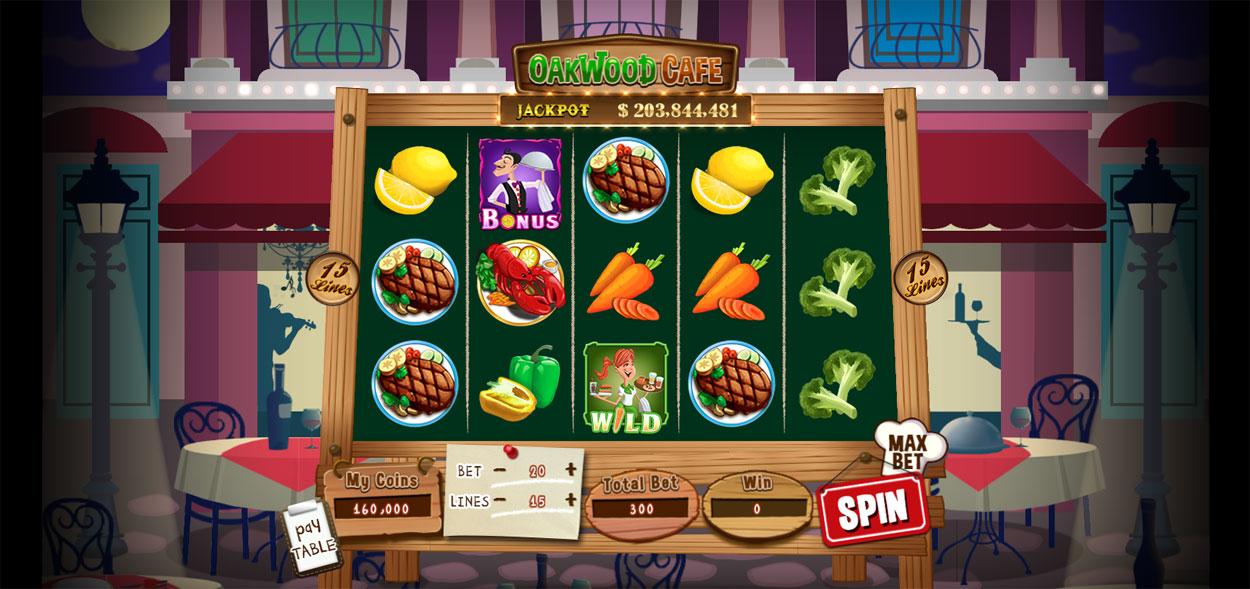1250x589 pixels.
Task: Reduce the number of lines with minus
Action: point(500,500)
